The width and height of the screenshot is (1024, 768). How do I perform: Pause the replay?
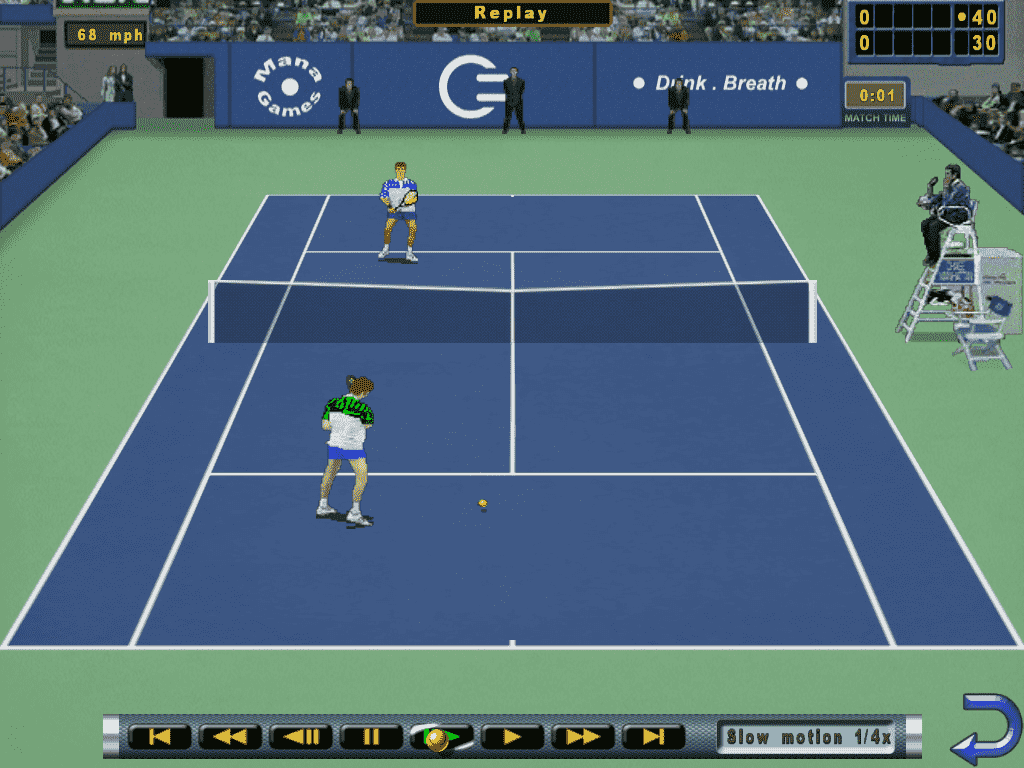pos(371,738)
